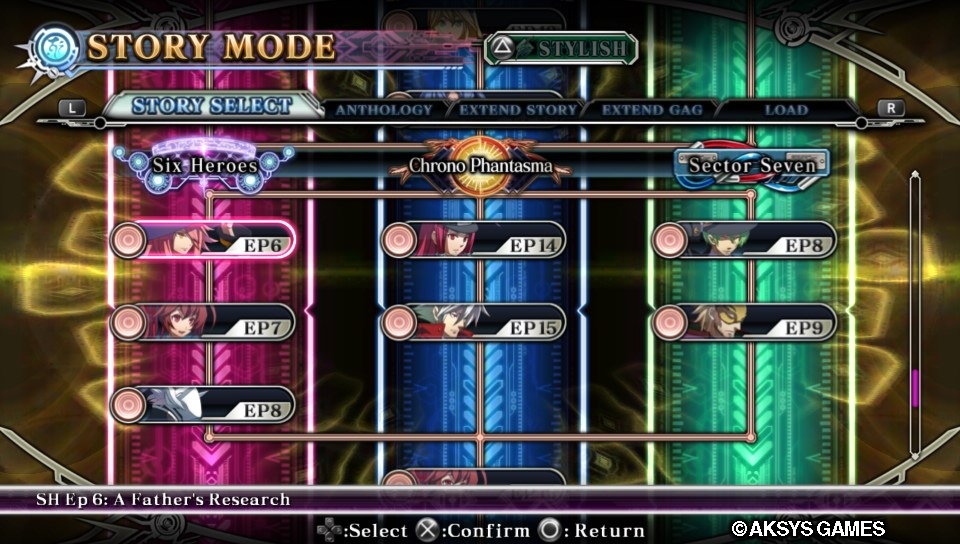This screenshot has width=960, height=544.
Task: Open the Extend Gag tab
Action: (652, 110)
